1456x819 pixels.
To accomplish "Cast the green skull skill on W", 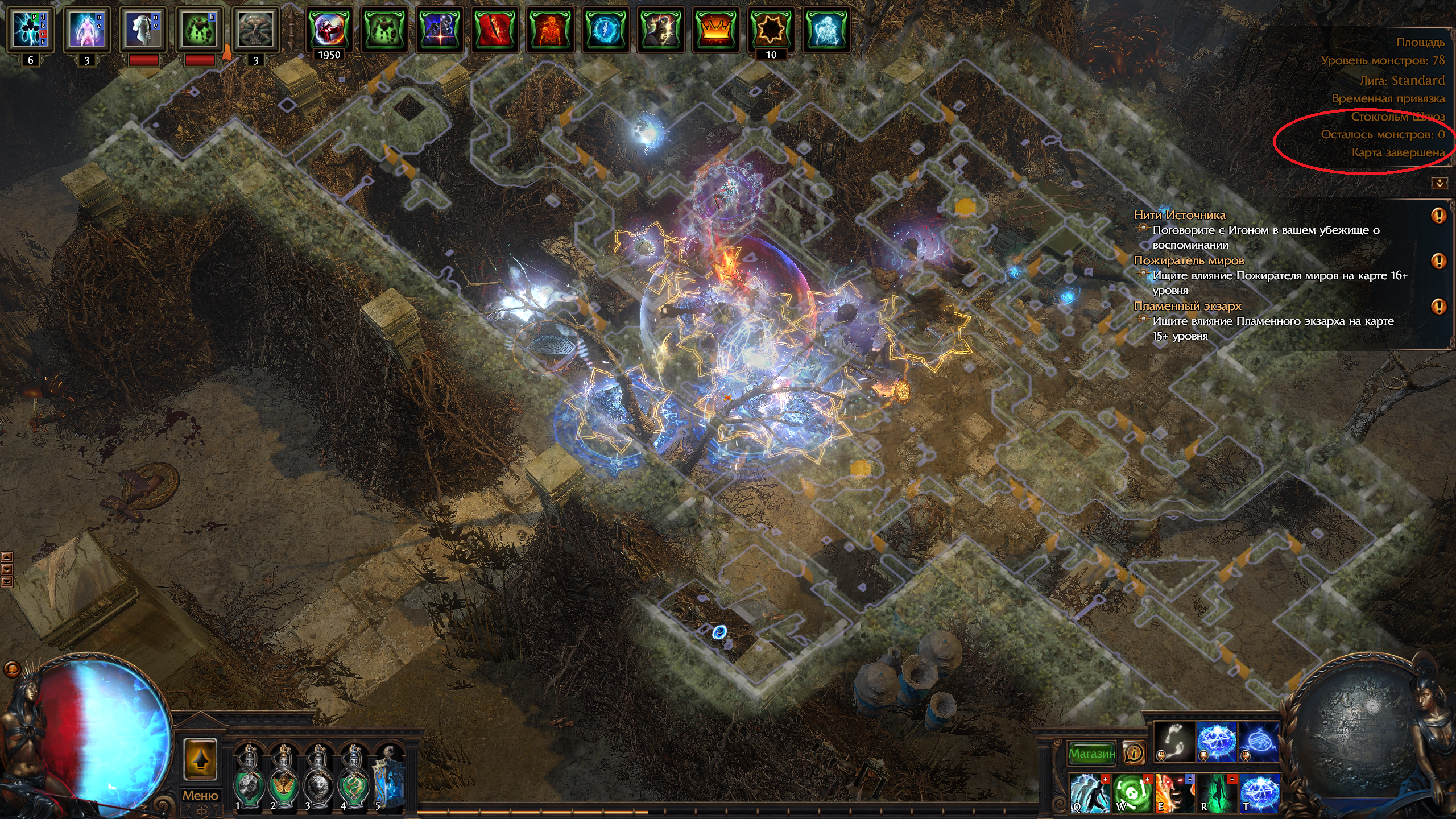I will click(x=1132, y=793).
